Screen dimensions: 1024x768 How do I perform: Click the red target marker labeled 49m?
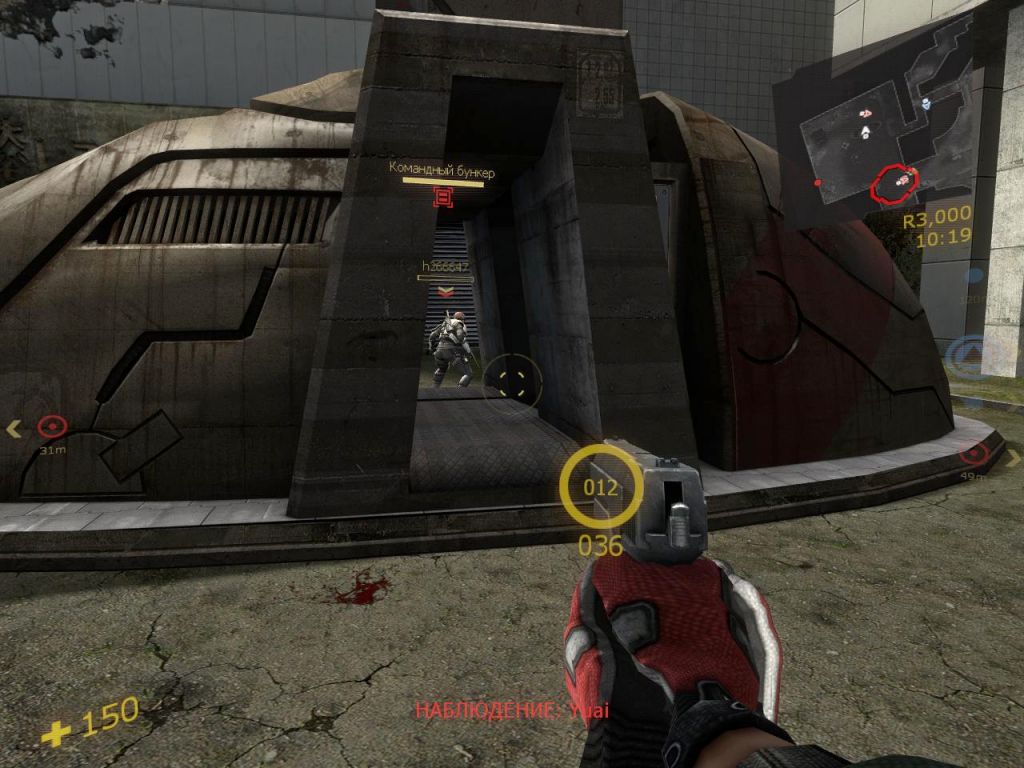pyautogui.click(x=973, y=455)
